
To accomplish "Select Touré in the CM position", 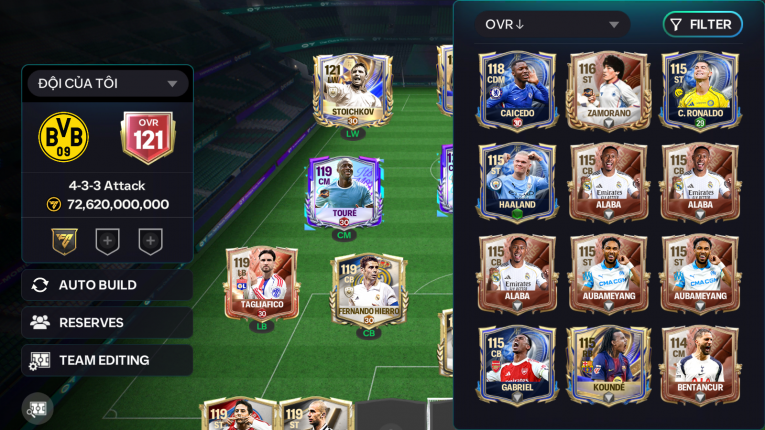I will click(x=343, y=194).
